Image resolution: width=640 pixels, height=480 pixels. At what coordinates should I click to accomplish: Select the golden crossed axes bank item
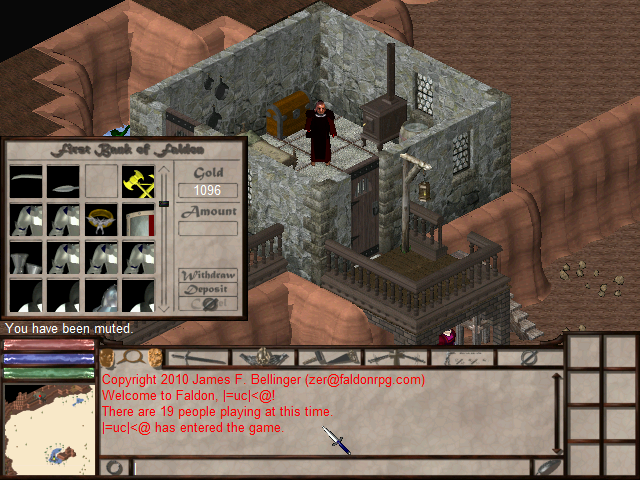138,182
